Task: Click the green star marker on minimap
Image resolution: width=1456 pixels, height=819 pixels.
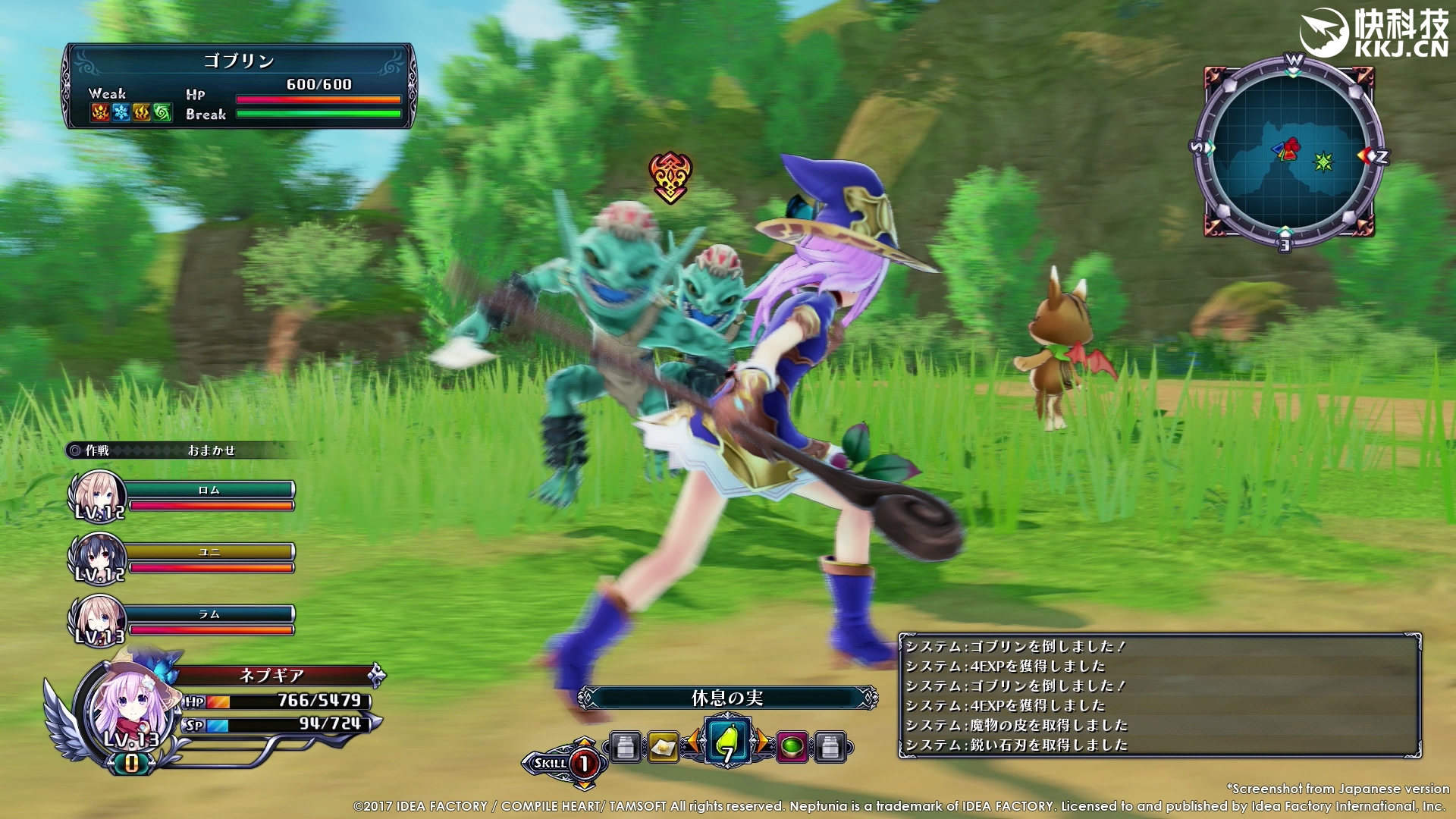Action: [1323, 162]
